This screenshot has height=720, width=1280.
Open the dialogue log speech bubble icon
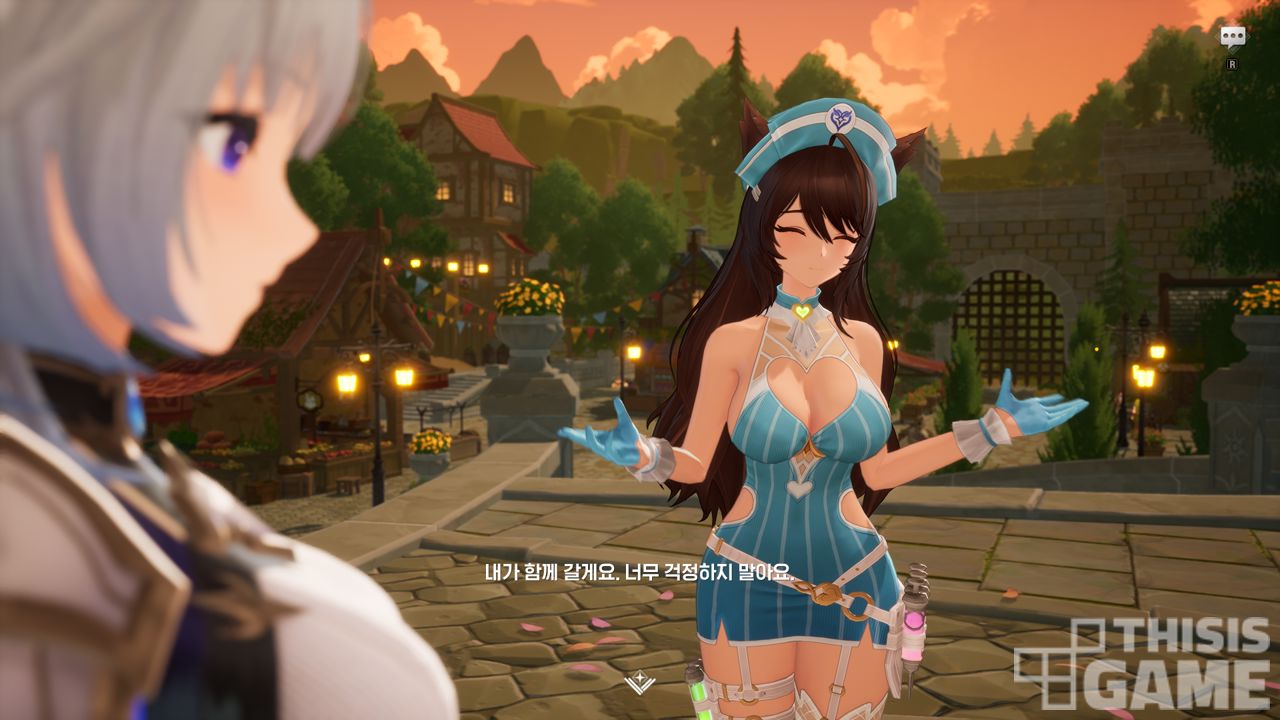[x=1233, y=37]
